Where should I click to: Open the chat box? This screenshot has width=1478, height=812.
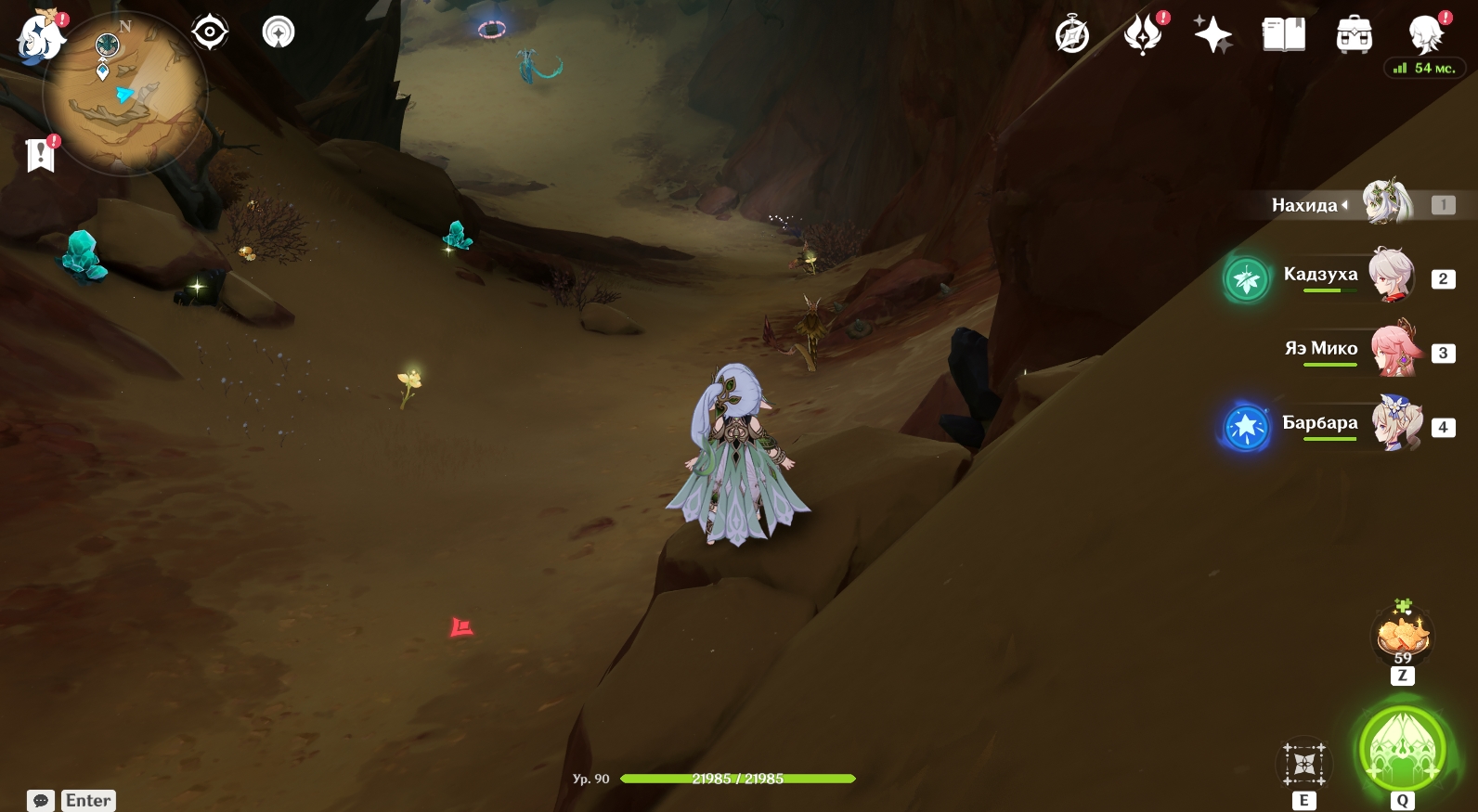(42, 800)
